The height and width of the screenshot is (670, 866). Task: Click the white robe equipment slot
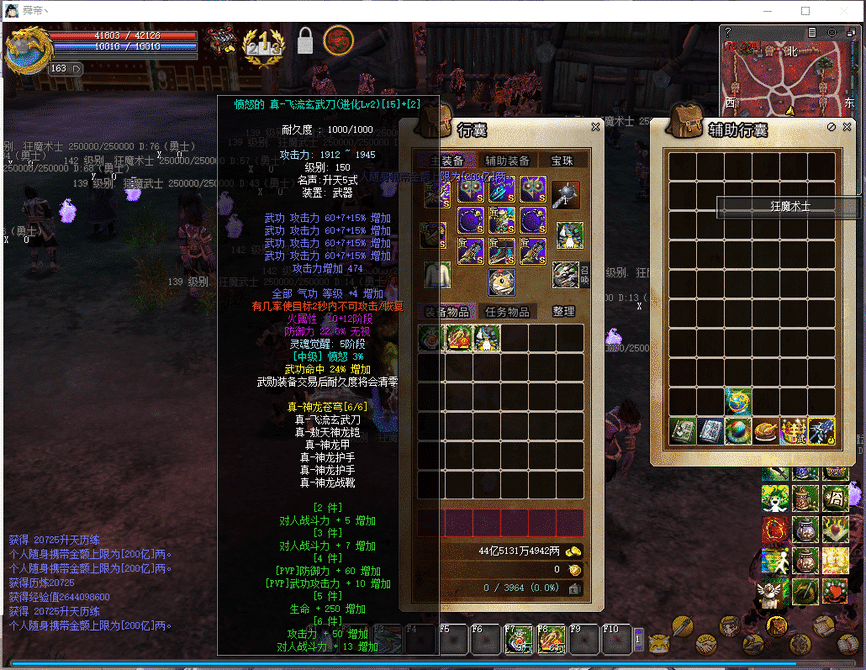pyautogui.click(x=435, y=275)
